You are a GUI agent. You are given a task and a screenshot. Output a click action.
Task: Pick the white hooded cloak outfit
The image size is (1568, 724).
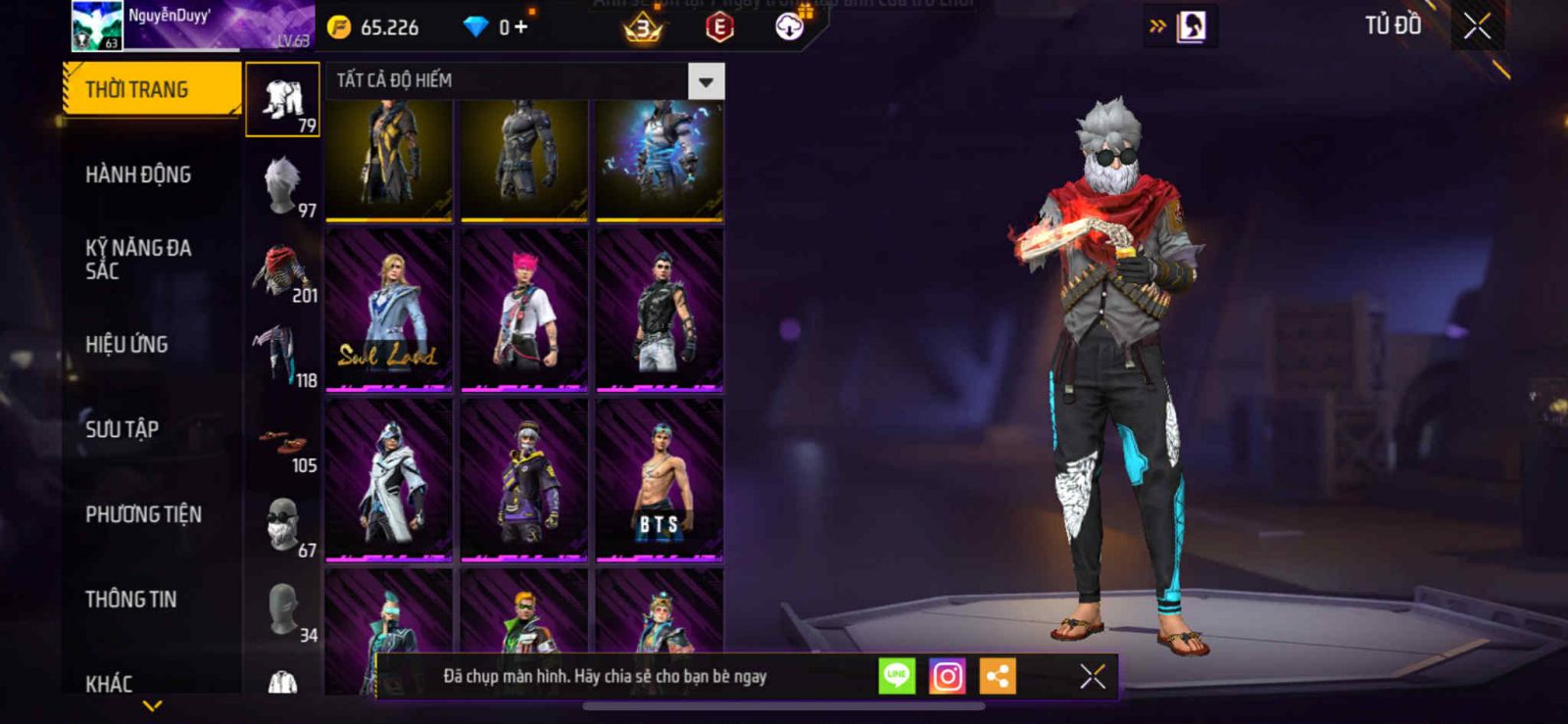389,479
